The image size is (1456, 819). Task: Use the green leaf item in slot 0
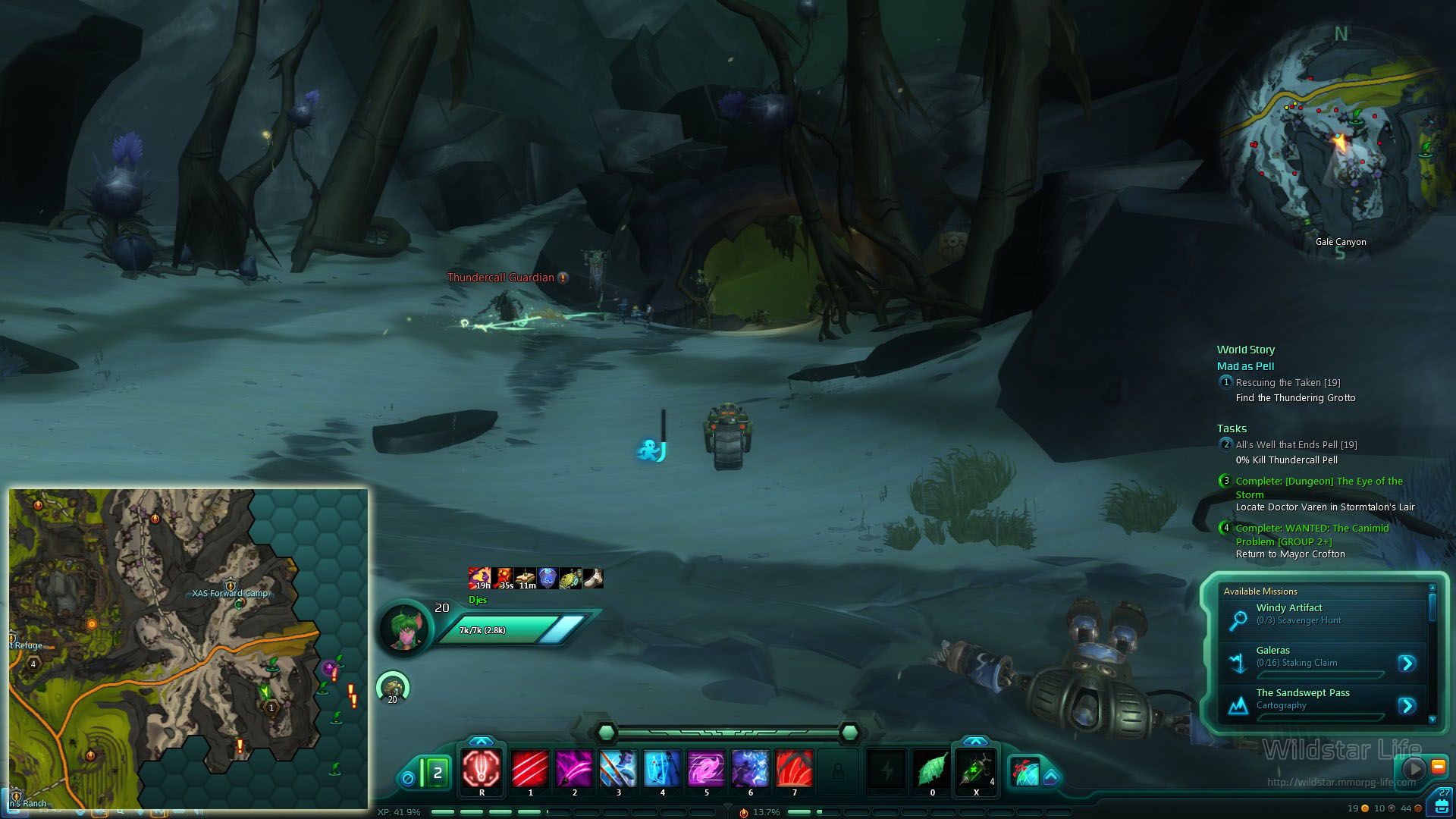(932, 769)
